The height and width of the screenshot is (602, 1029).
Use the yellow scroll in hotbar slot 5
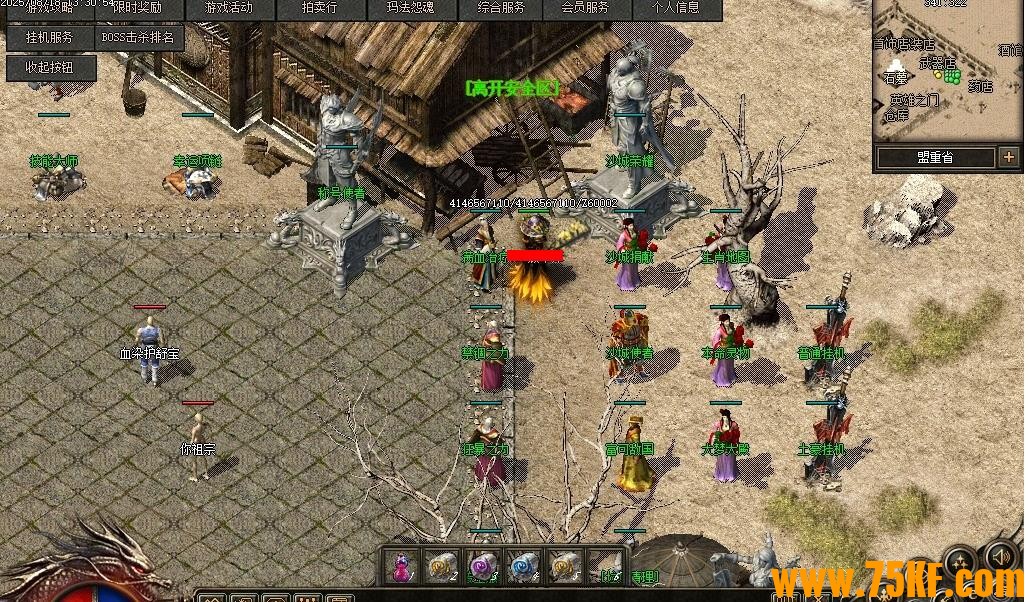point(563,567)
